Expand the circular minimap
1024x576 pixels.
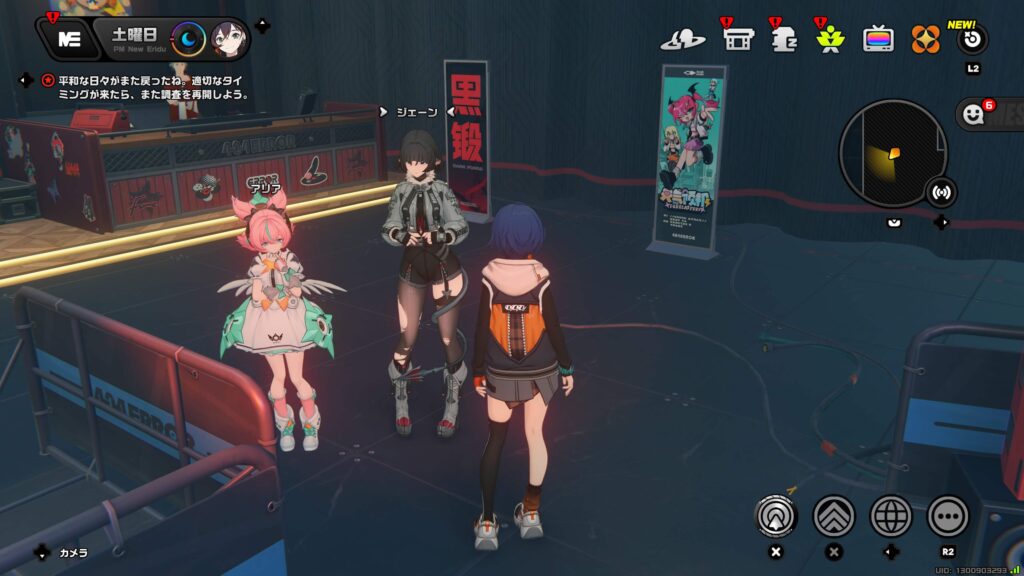pos(892,153)
